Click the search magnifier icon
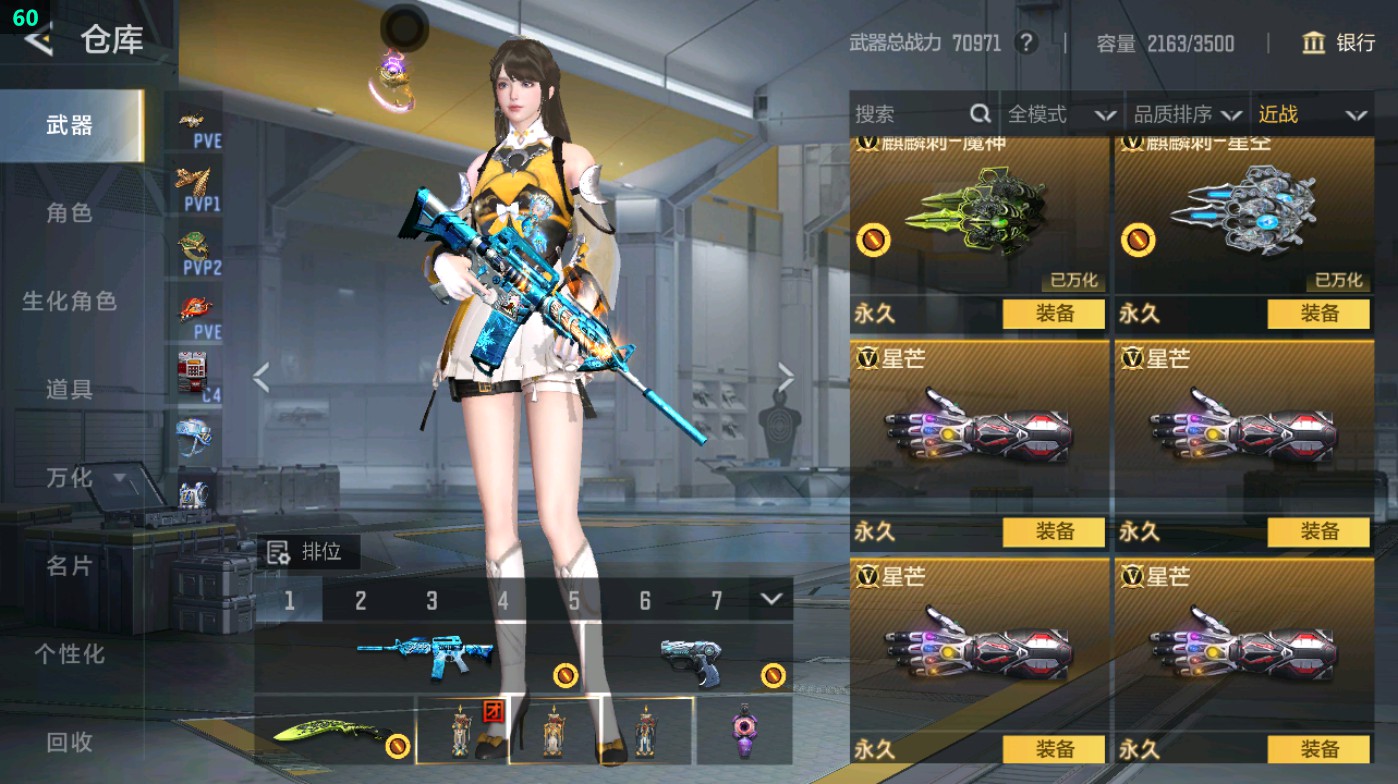1398x784 pixels. click(x=980, y=114)
